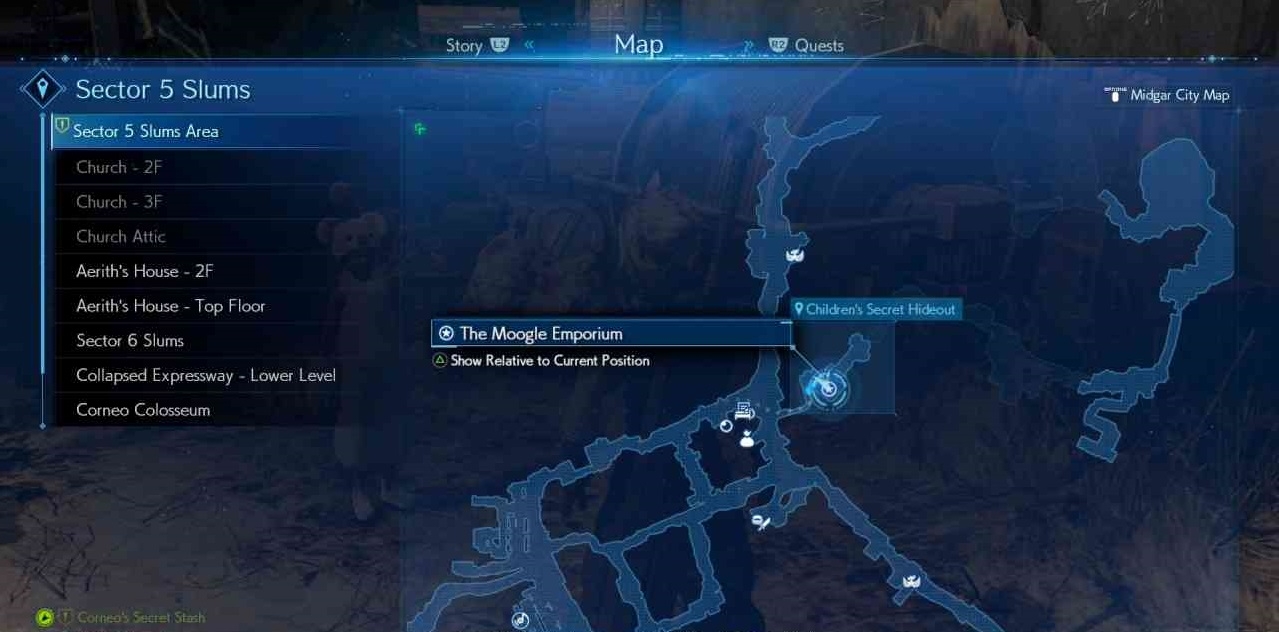
Task: Select Sector 5 Slums Area entry
Action: pyautogui.click(x=146, y=131)
